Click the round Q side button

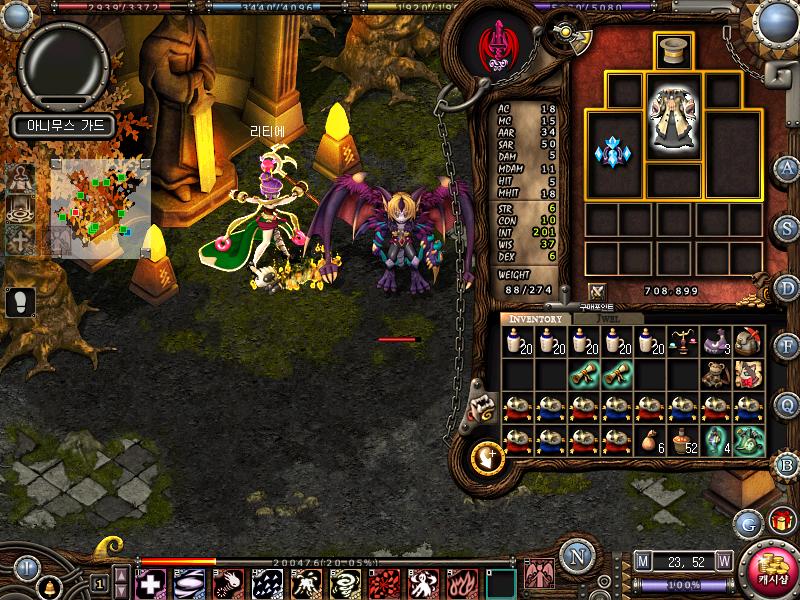pyautogui.click(x=787, y=404)
